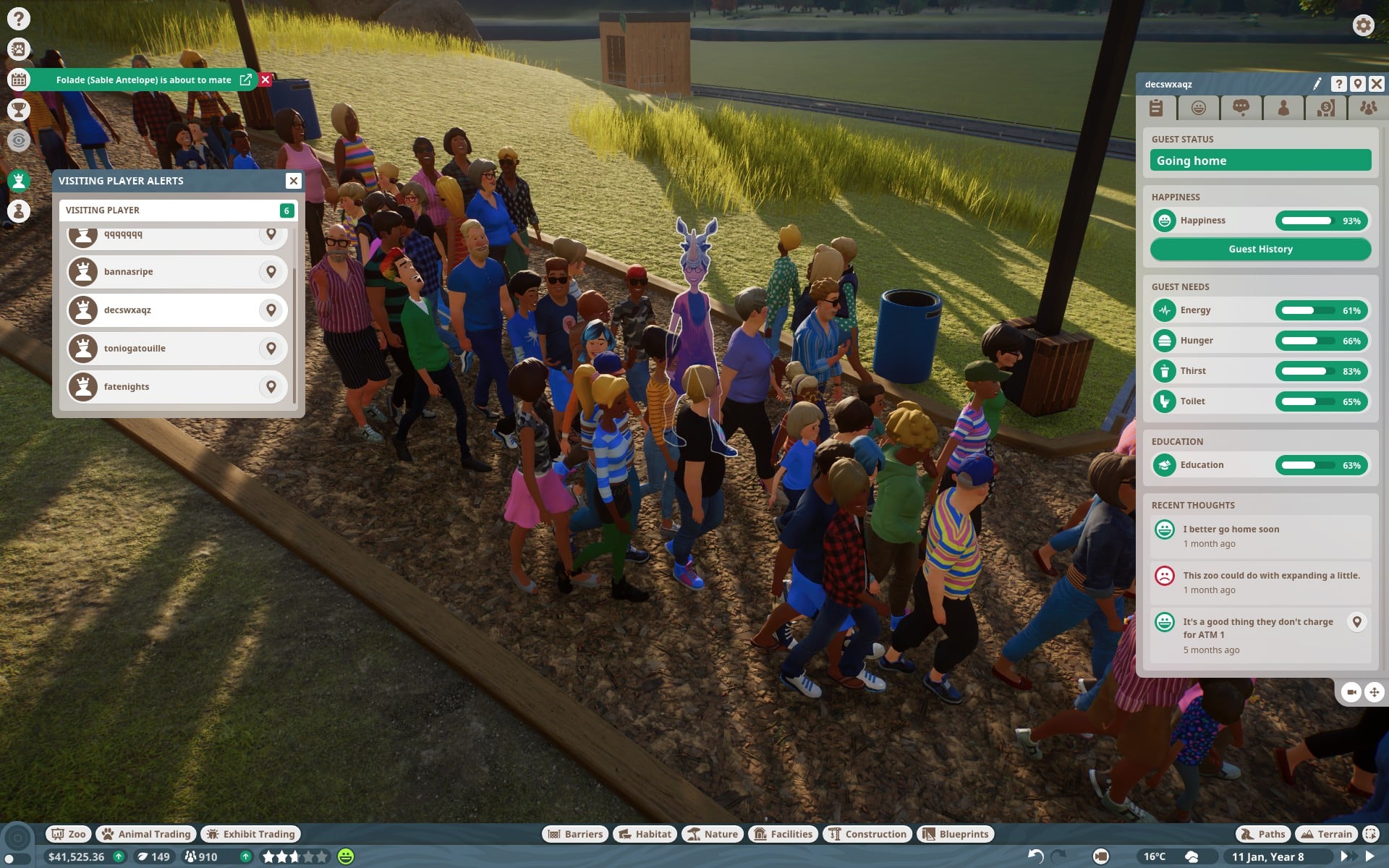Open the Facilities build menu

[x=783, y=834]
